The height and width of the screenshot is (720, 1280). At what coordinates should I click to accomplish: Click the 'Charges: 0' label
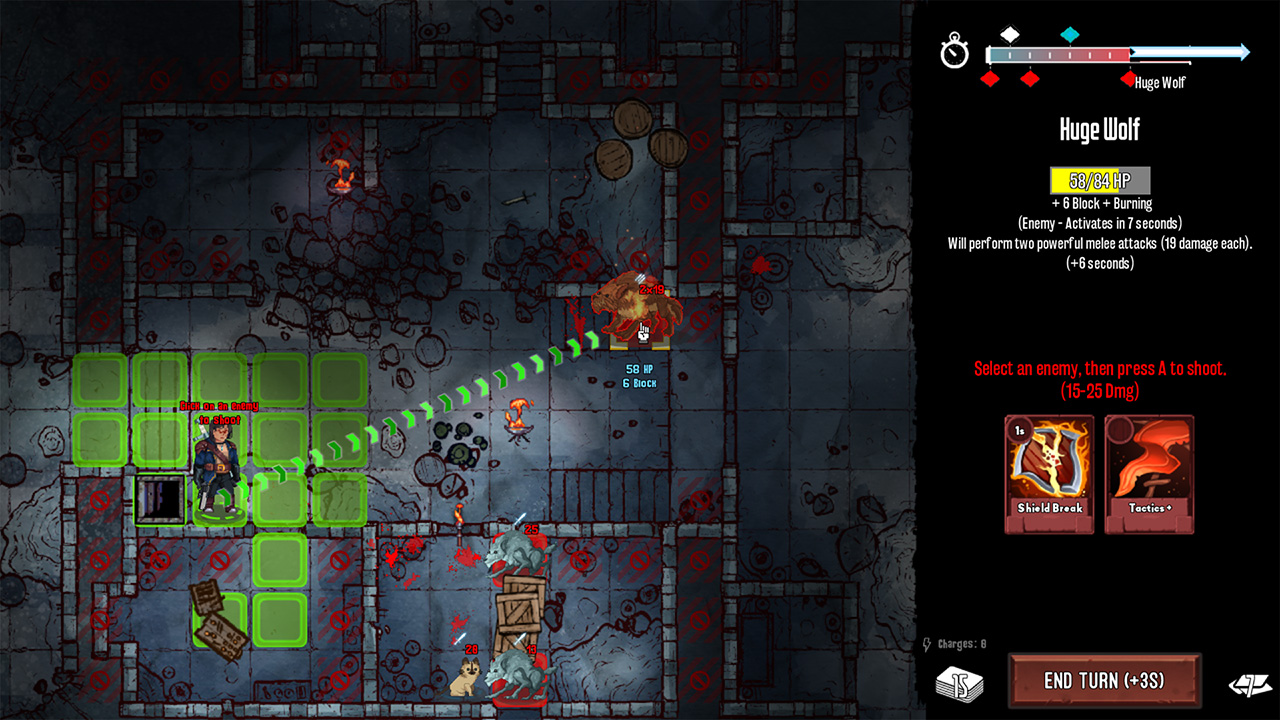[963, 645]
